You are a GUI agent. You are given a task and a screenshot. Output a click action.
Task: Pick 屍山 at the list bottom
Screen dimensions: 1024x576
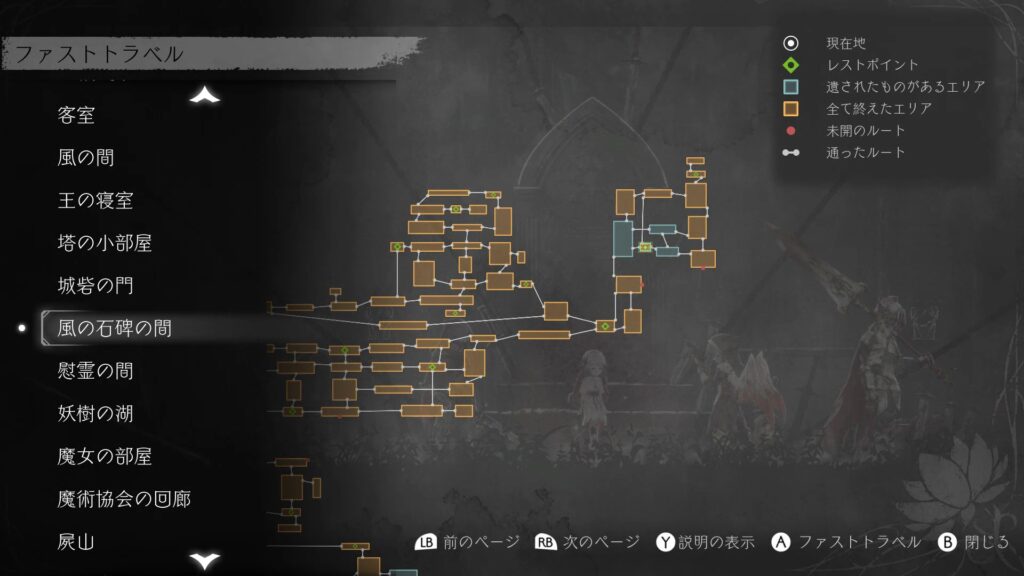pos(77,542)
